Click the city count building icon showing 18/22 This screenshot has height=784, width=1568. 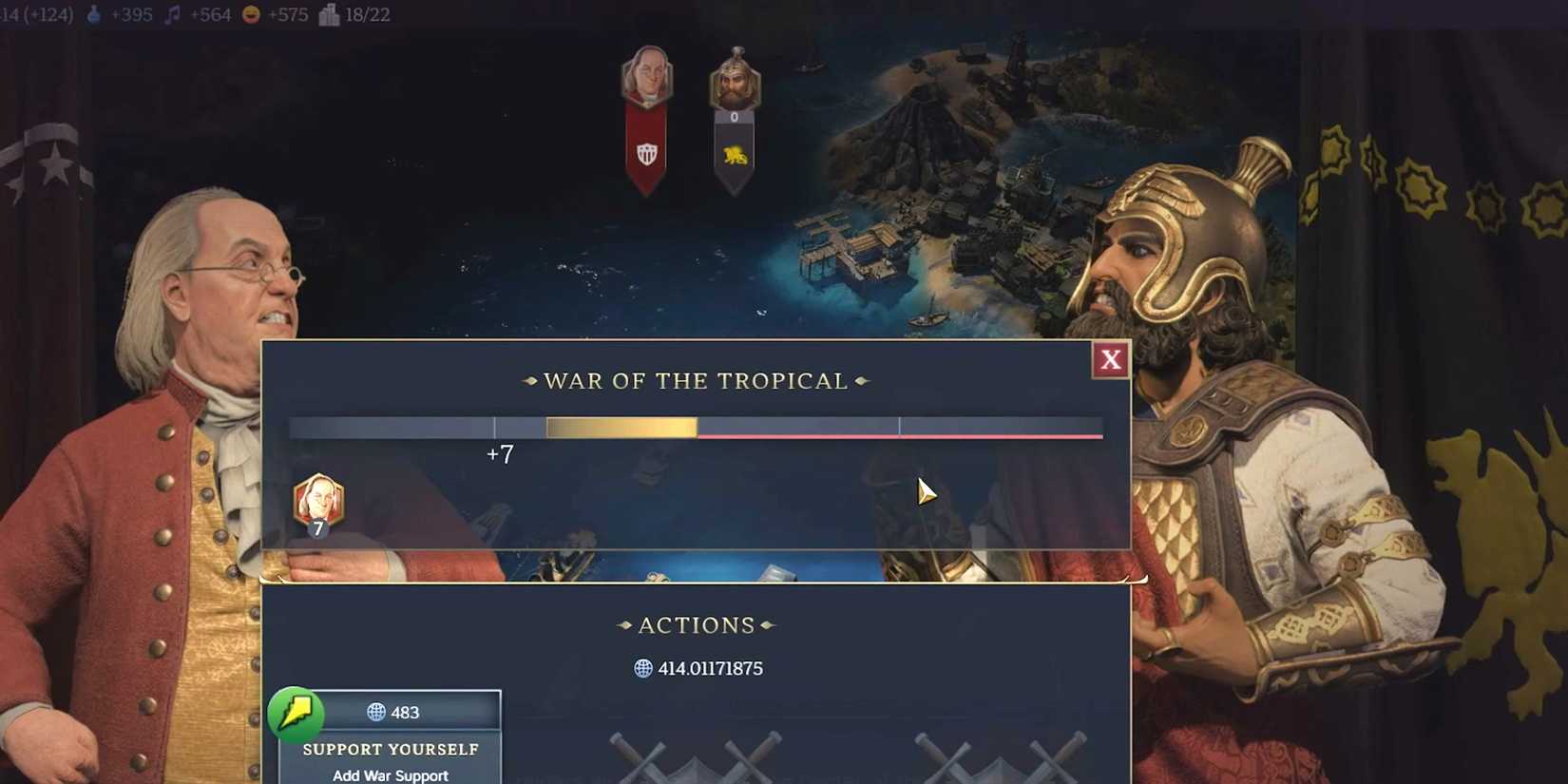pos(328,14)
